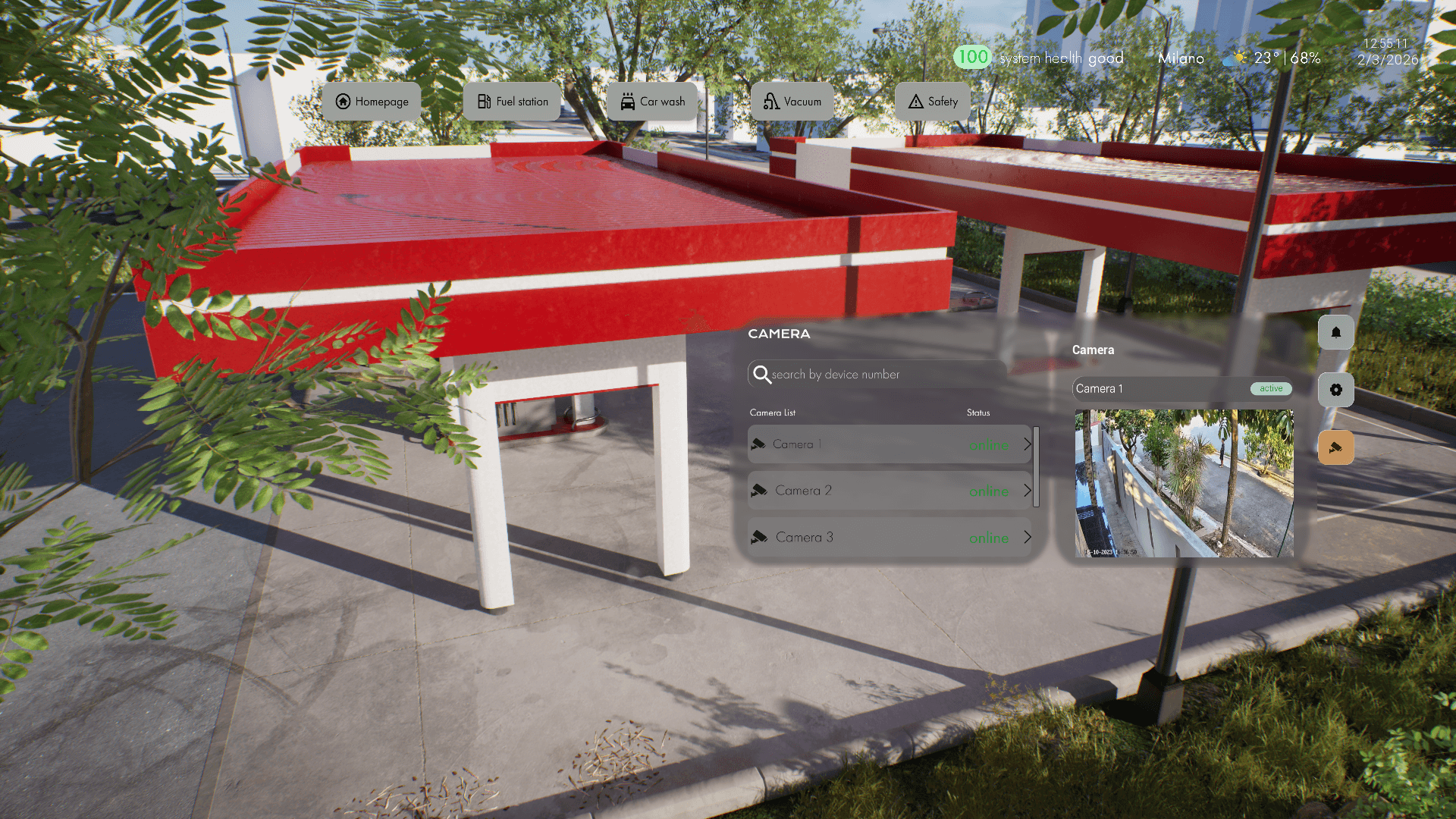Click the search by device number field

(x=880, y=374)
